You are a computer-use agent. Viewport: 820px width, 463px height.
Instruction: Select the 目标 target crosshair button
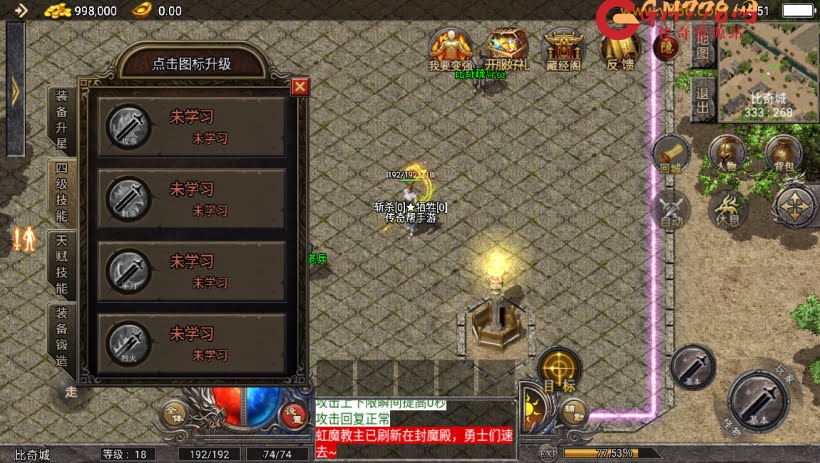point(560,369)
